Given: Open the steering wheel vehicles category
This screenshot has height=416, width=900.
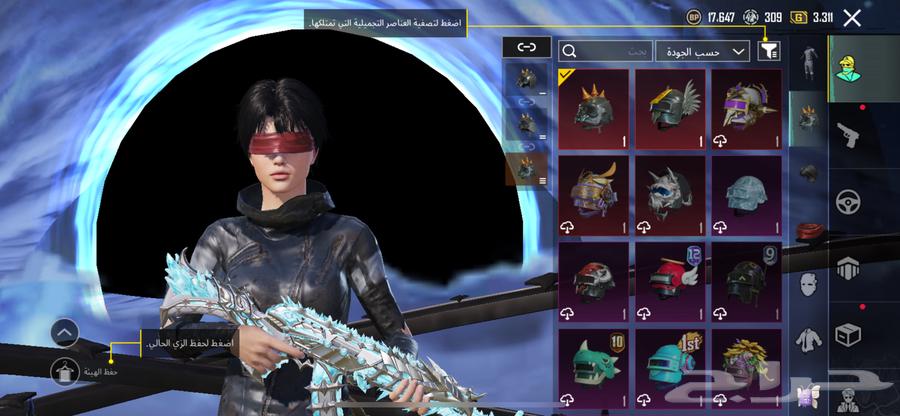Looking at the screenshot, I should (848, 201).
